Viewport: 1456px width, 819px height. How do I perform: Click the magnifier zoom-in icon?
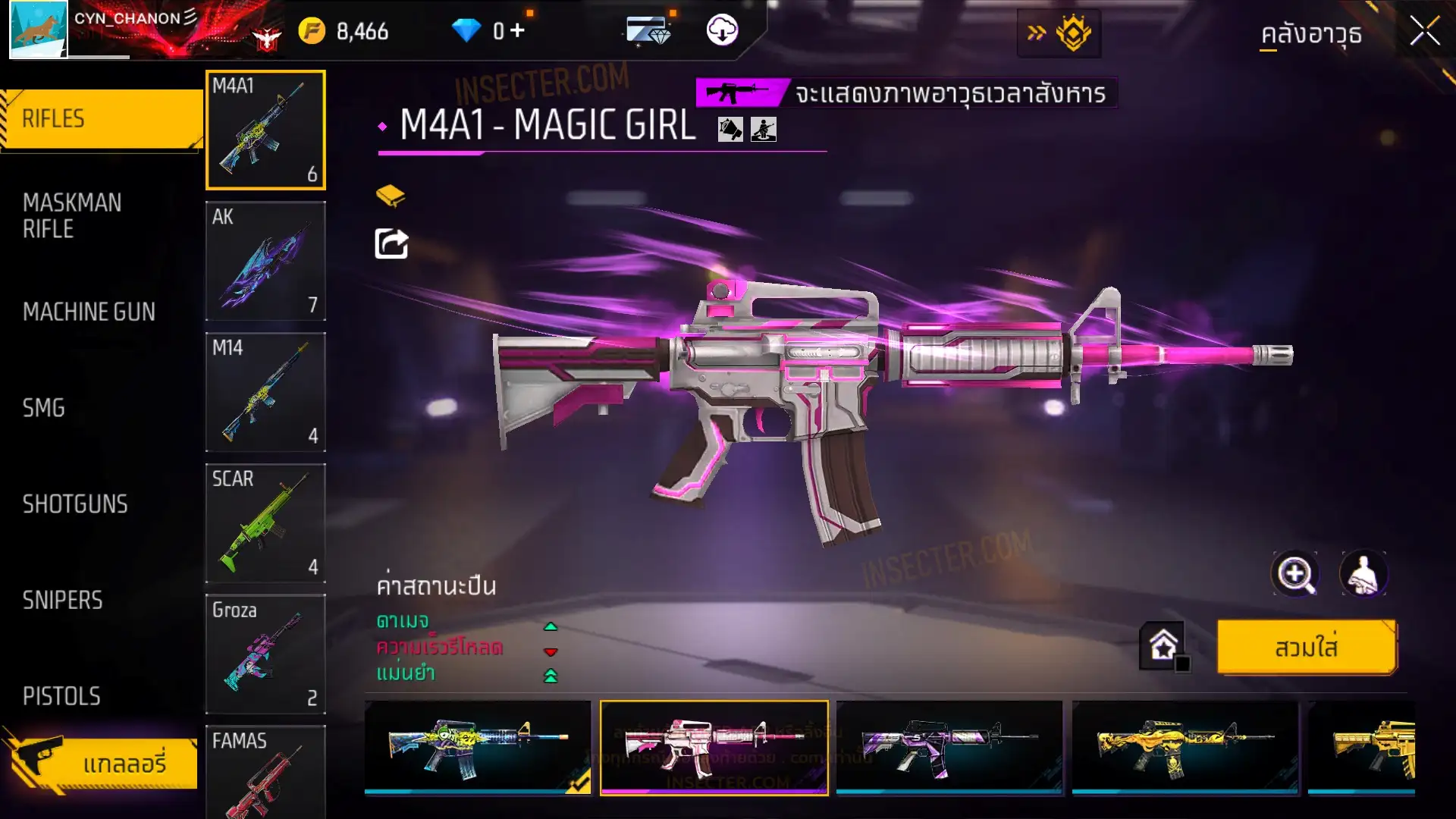1294,574
